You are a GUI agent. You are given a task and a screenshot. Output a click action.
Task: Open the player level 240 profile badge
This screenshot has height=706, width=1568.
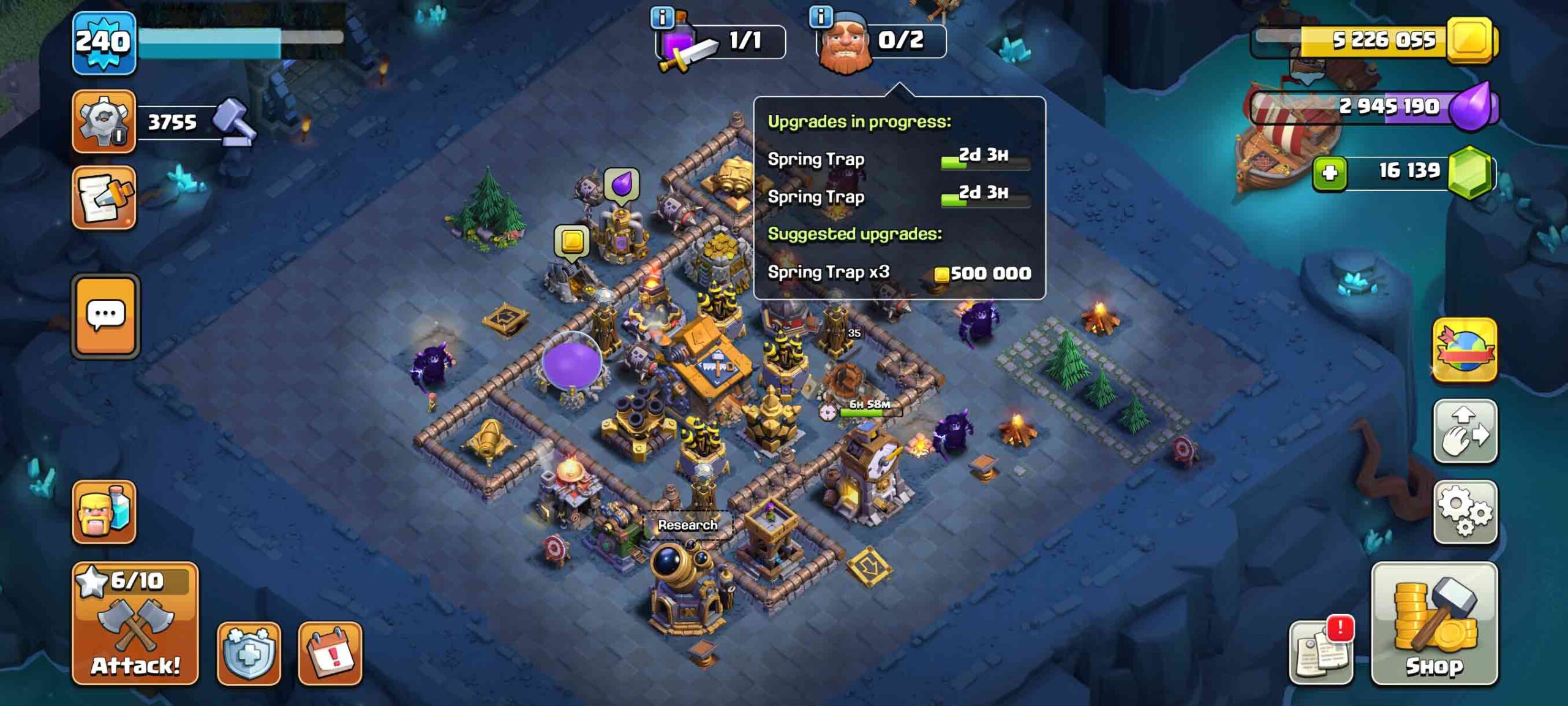(x=104, y=43)
